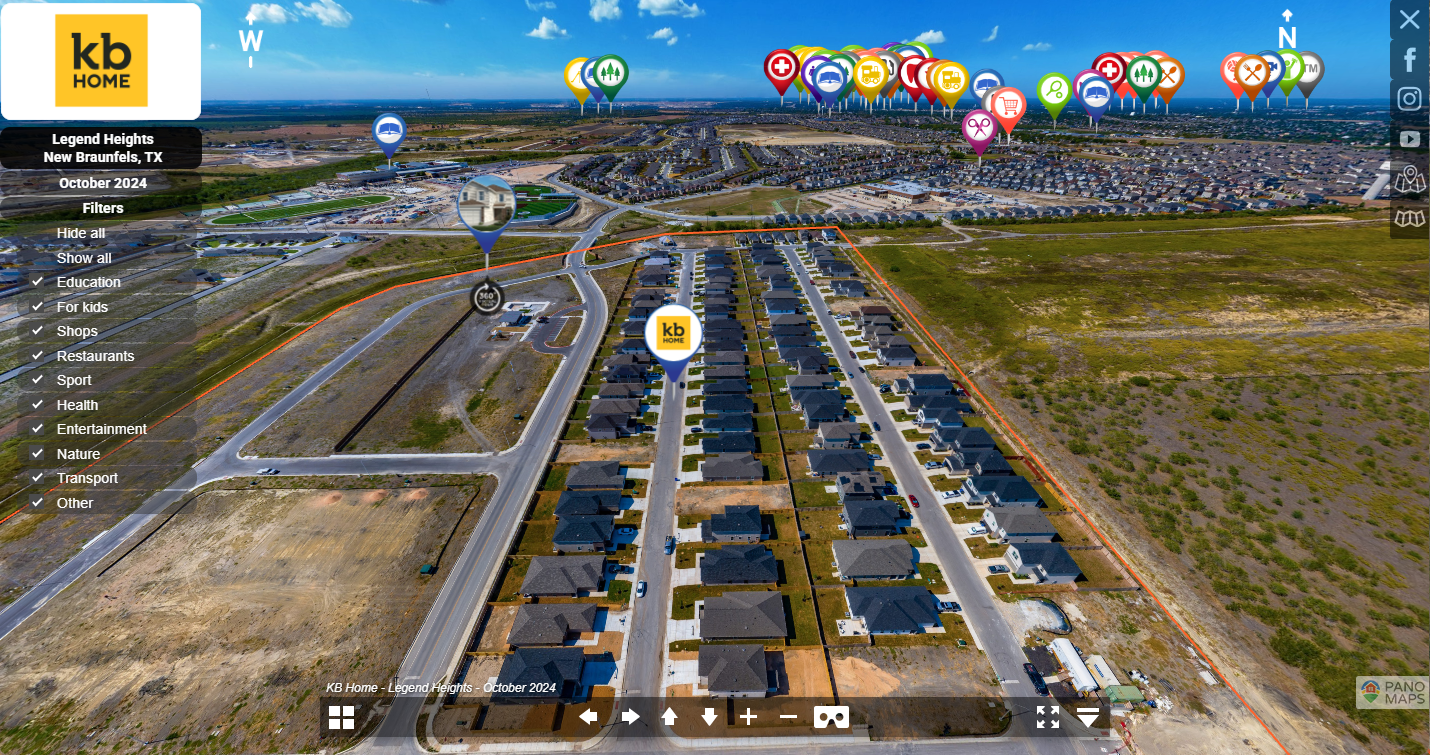Enable VR headset mode
The height and width of the screenshot is (755, 1430).
pos(831,717)
